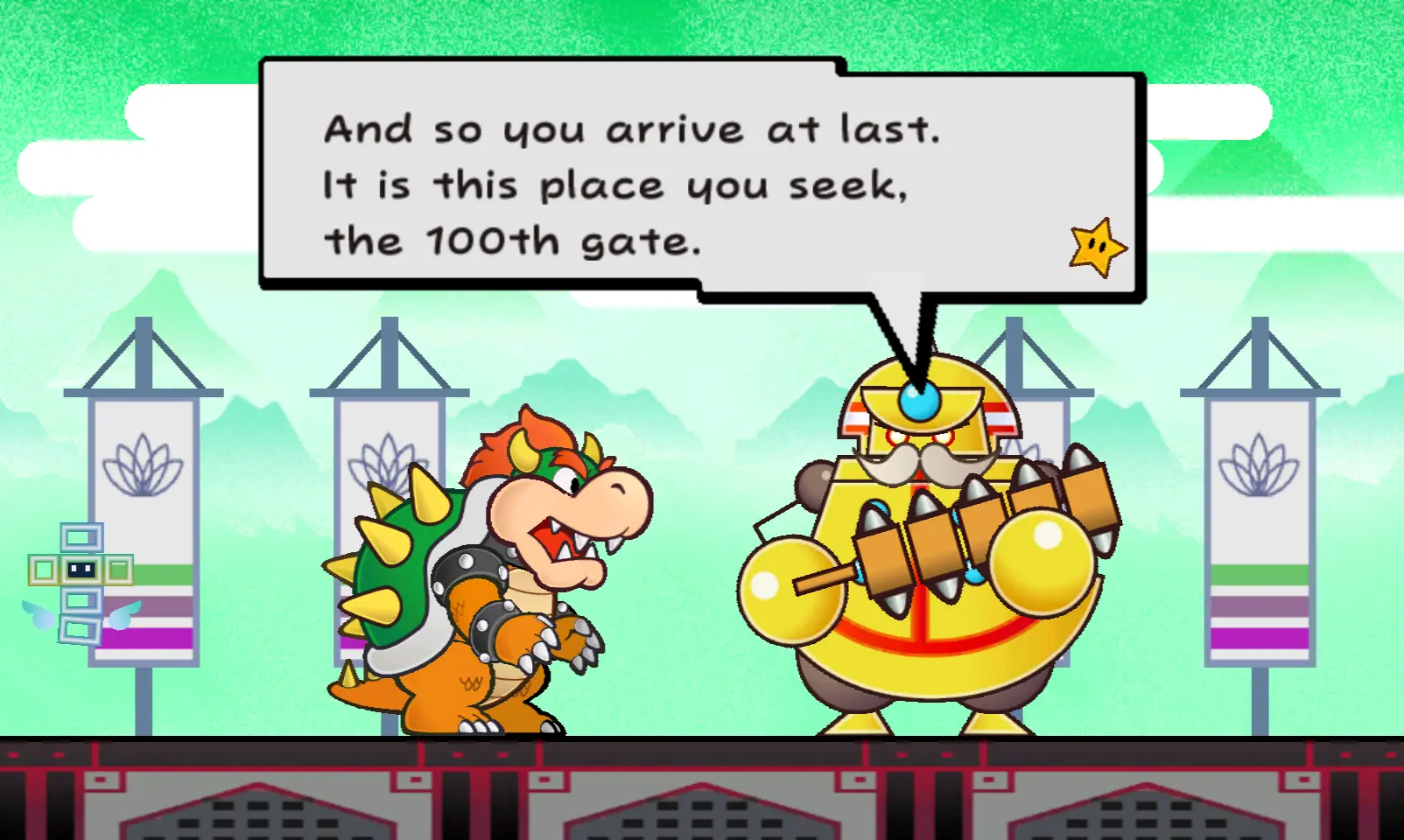Image resolution: width=1404 pixels, height=840 pixels.
Task: Click the star icon to continue dialogue
Action: point(1098,248)
